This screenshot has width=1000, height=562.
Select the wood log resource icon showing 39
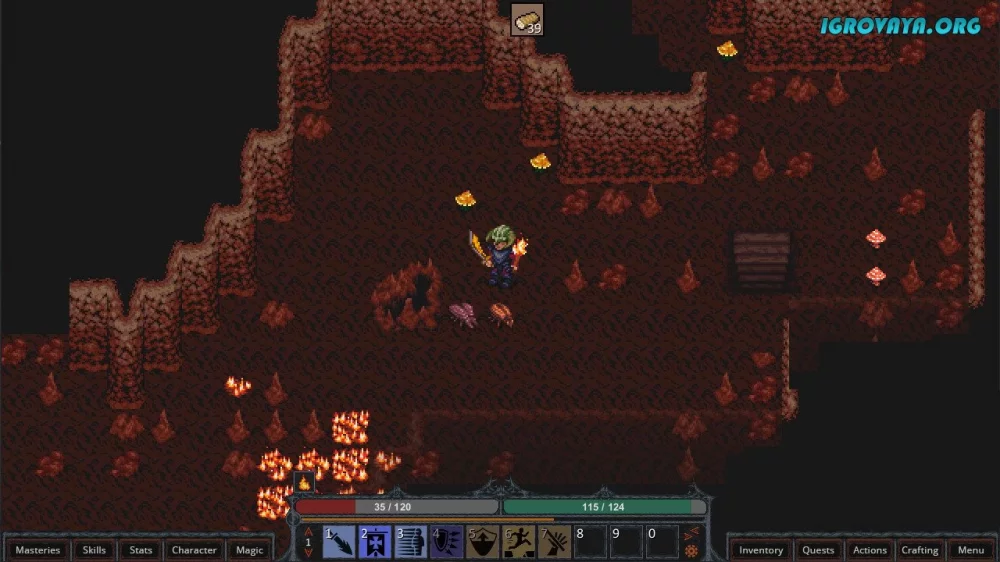[x=527, y=20]
